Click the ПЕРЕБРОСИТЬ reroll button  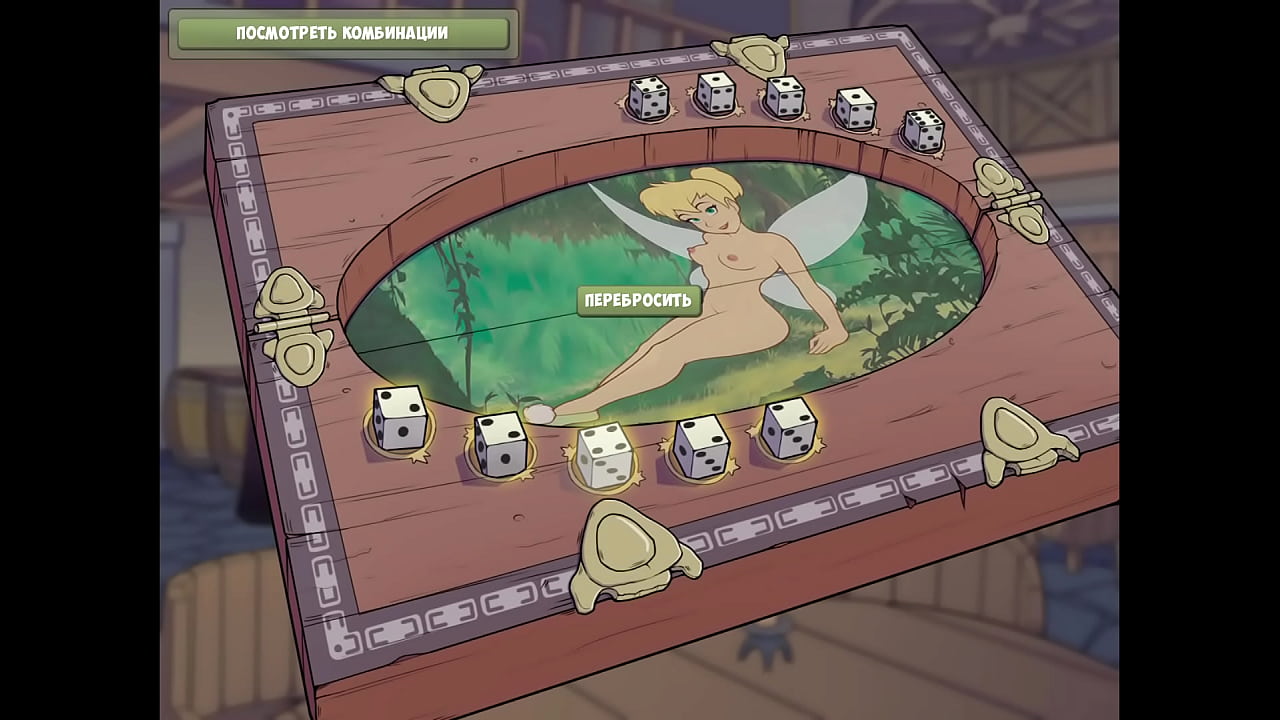coord(638,300)
